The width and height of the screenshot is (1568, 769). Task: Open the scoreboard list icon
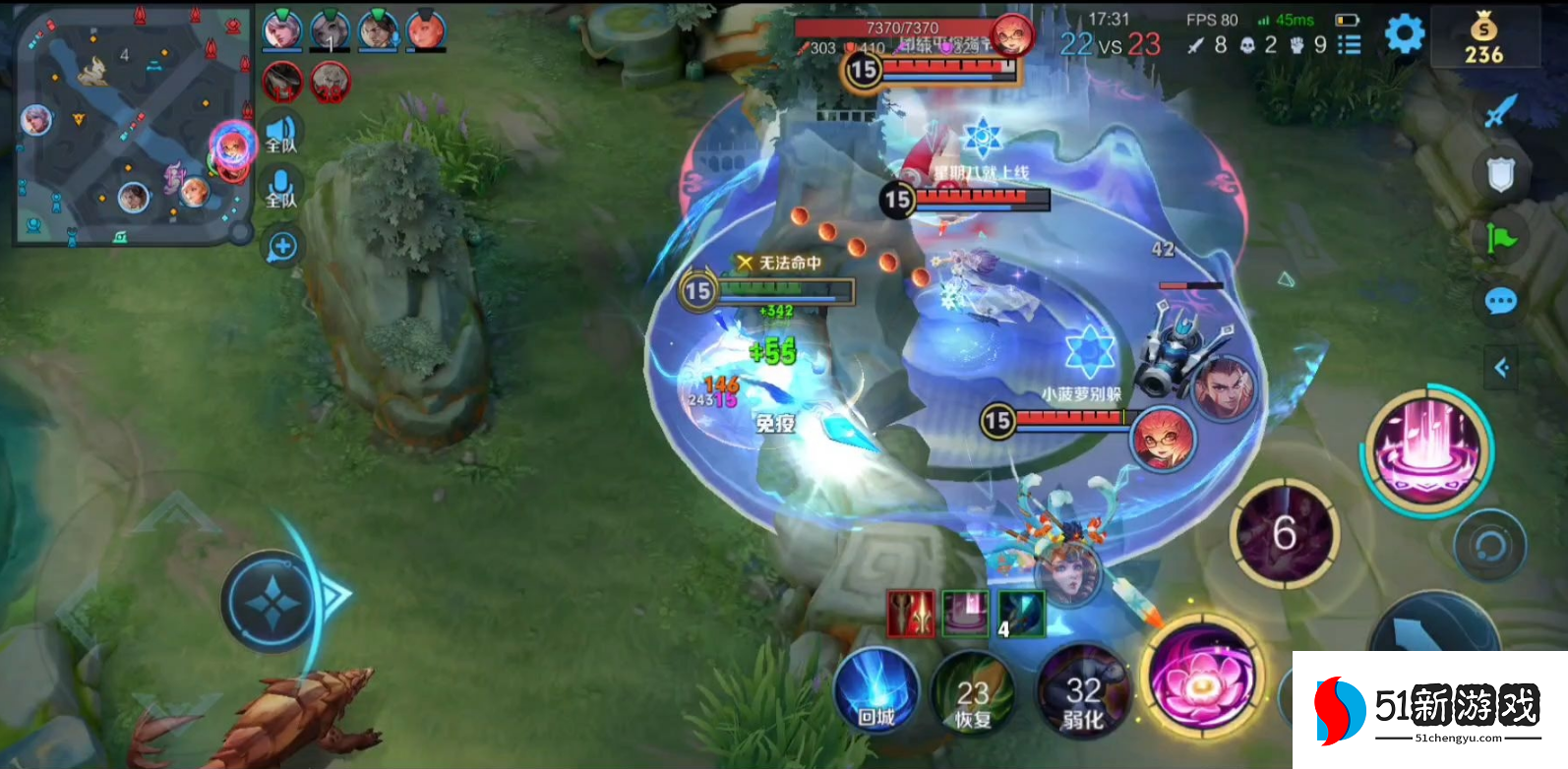[x=1350, y=45]
